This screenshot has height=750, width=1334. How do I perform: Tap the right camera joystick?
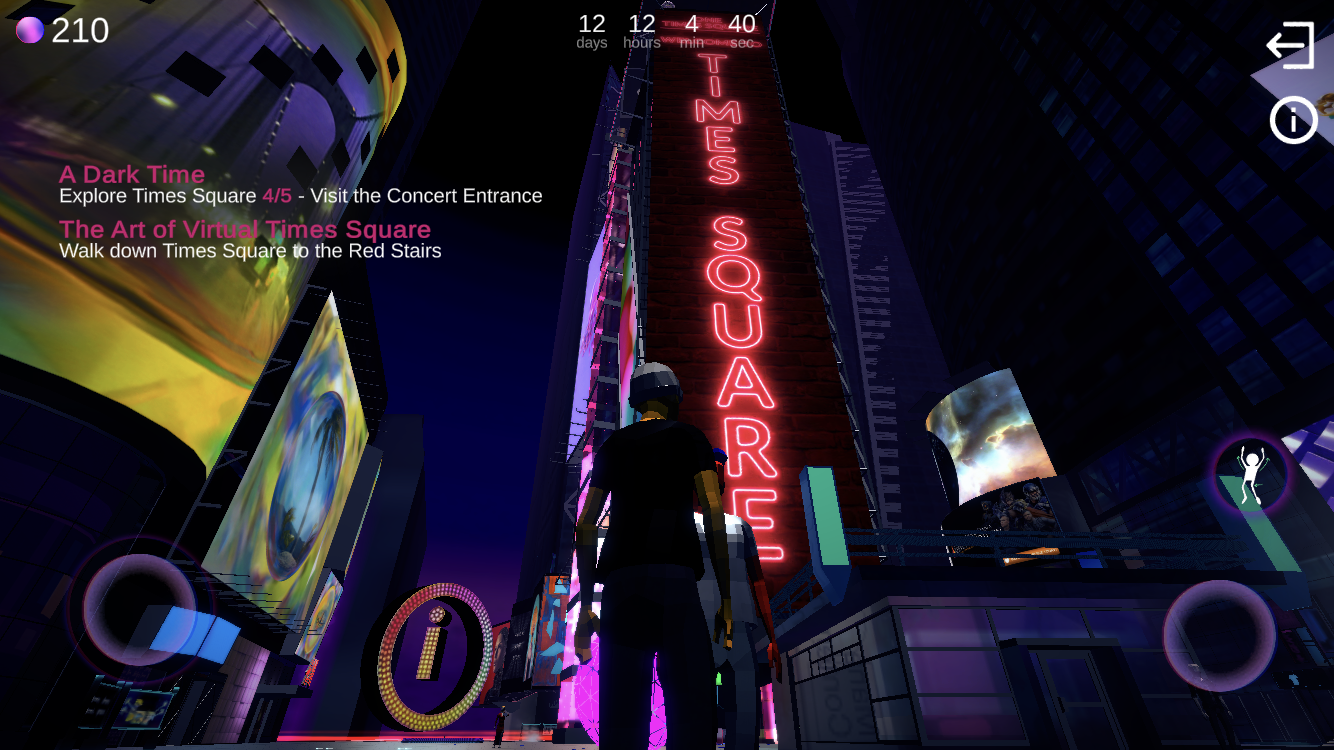point(1219,635)
